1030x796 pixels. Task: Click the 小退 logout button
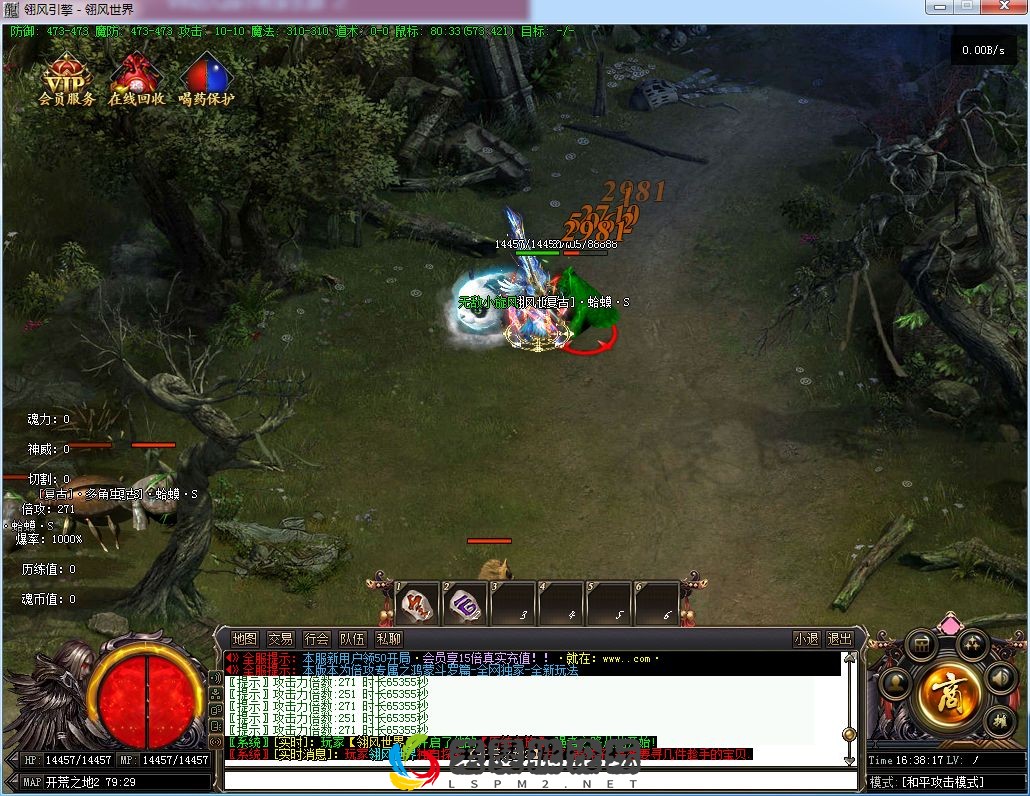807,639
